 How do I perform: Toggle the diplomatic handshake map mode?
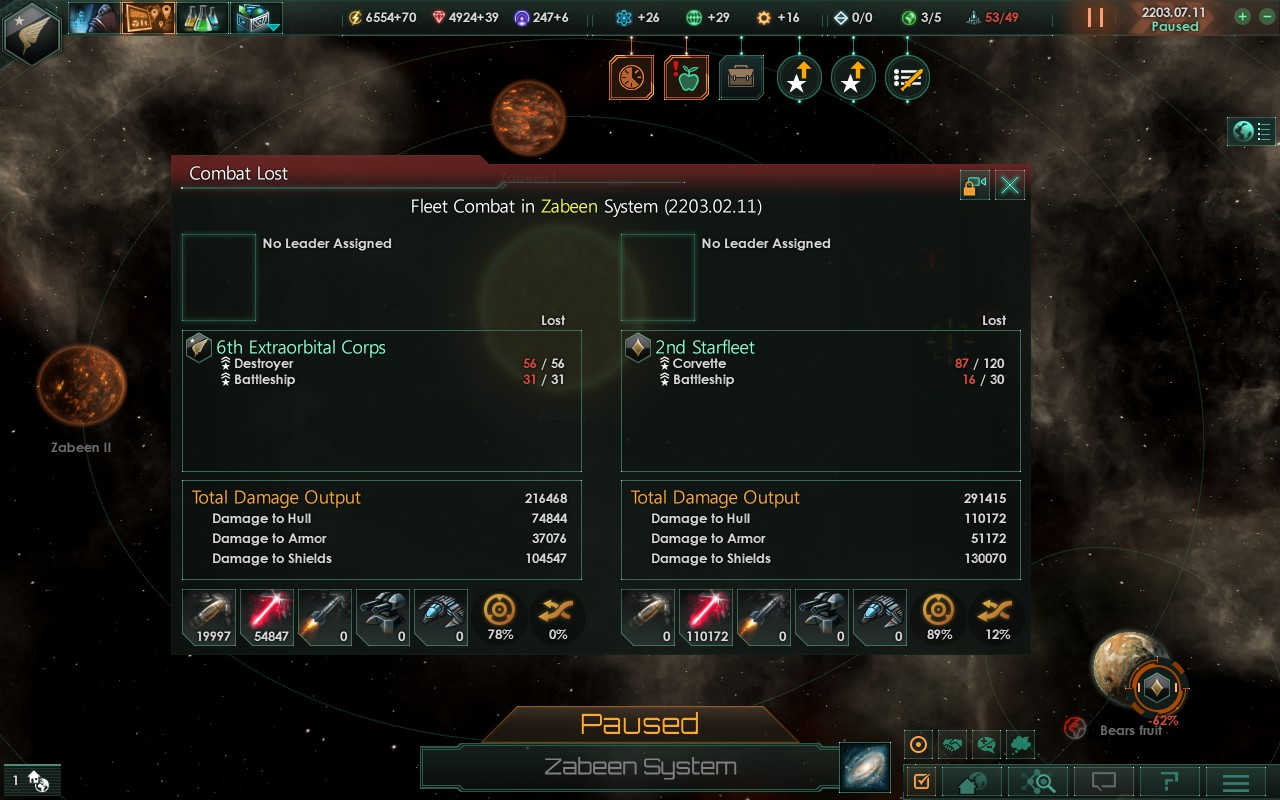tap(952, 744)
